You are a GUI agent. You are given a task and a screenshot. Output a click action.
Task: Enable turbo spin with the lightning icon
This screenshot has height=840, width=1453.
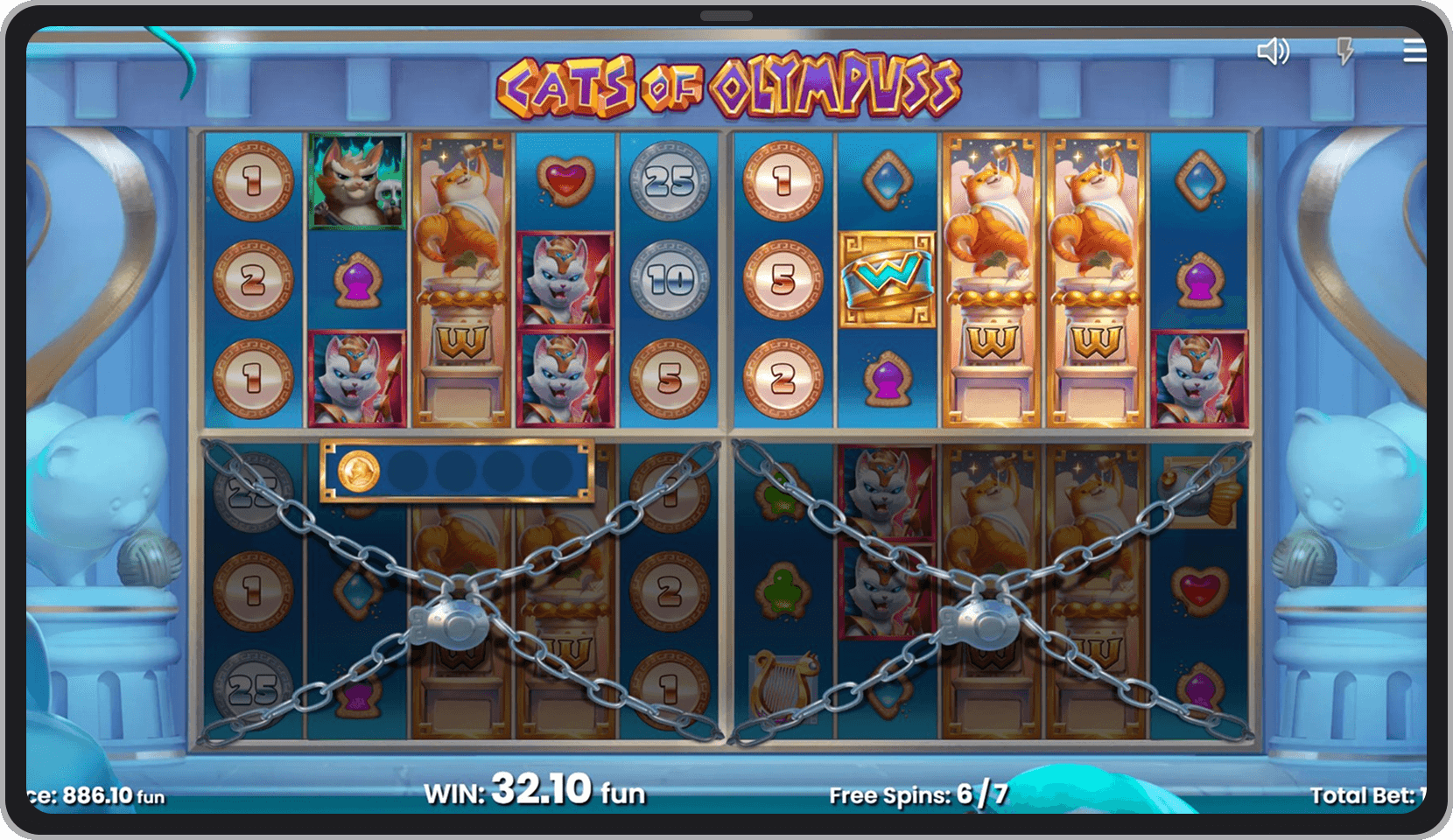1345,52
